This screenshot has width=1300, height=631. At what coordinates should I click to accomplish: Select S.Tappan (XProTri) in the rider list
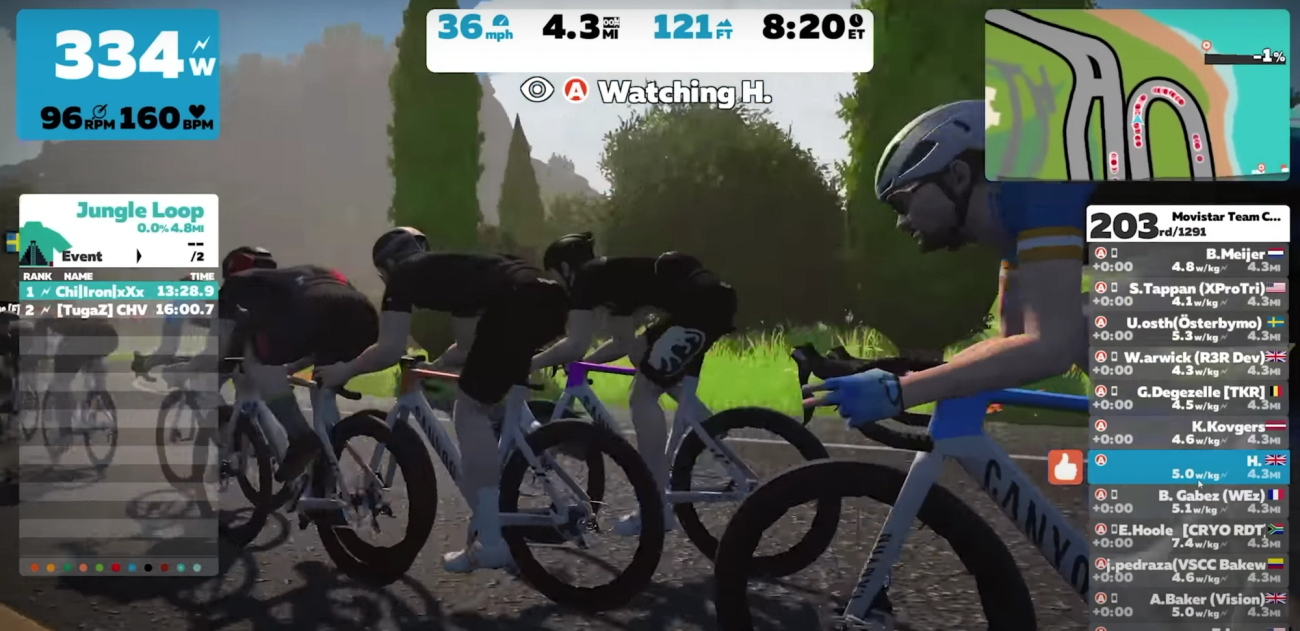point(1187,295)
